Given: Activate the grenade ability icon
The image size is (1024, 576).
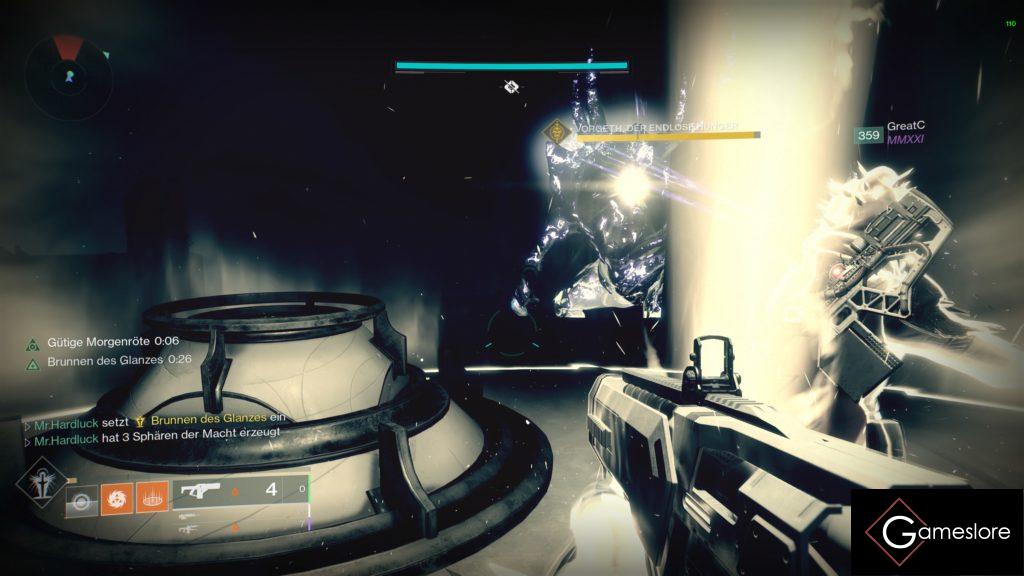Looking at the screenshot, I should (x=81, y=499).
